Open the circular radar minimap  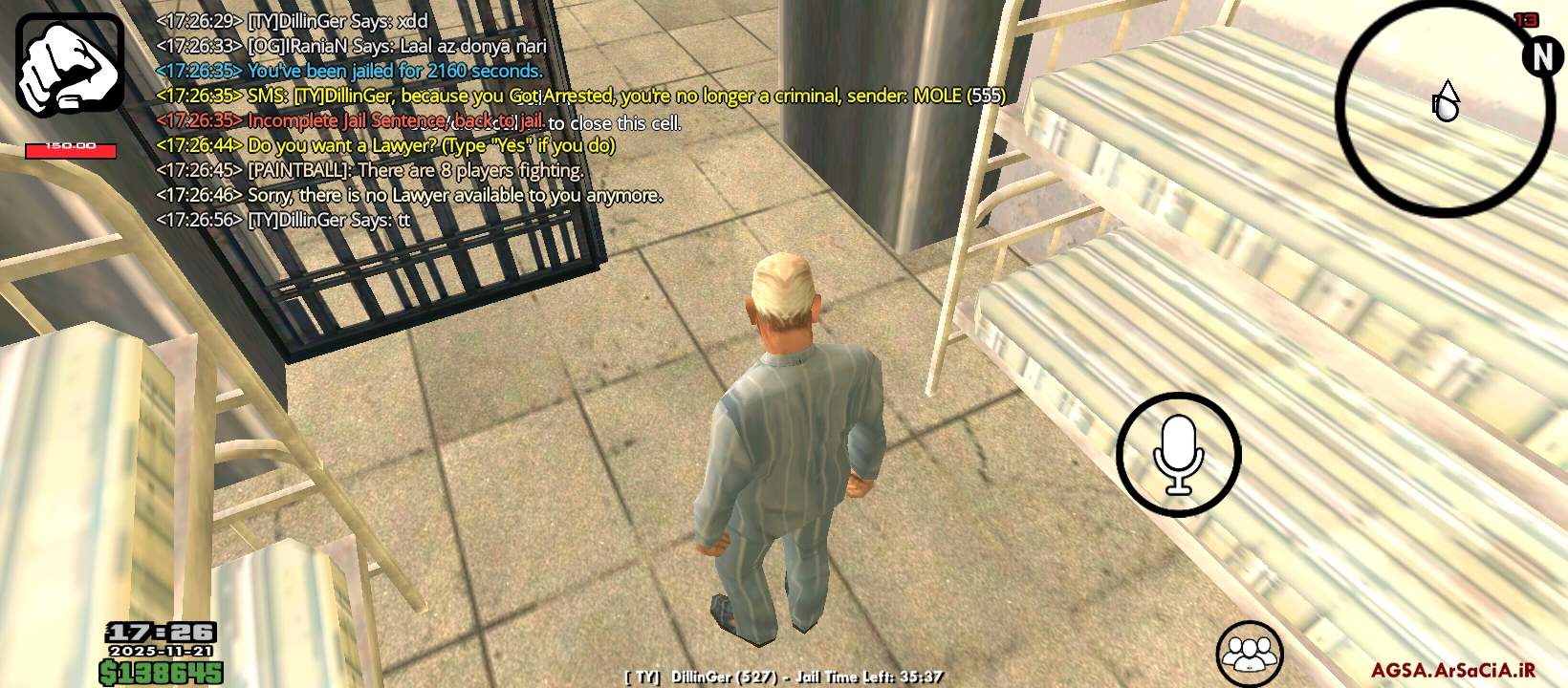[x=1444, y=107]
